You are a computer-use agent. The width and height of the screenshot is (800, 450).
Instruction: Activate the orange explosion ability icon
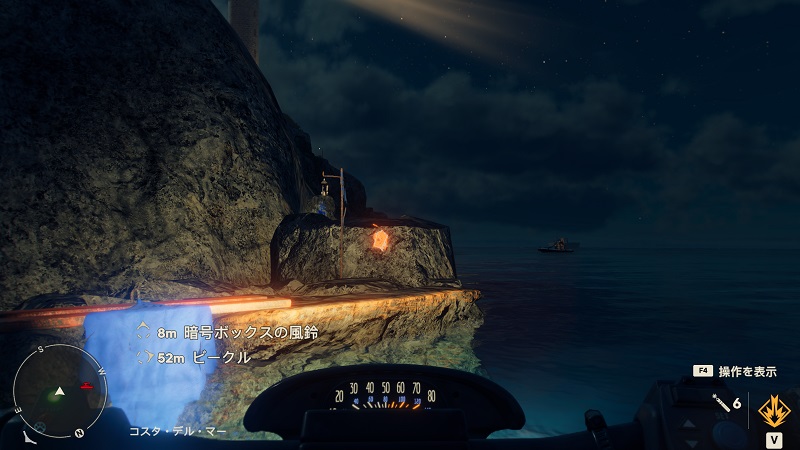click(x=774, y=410)
